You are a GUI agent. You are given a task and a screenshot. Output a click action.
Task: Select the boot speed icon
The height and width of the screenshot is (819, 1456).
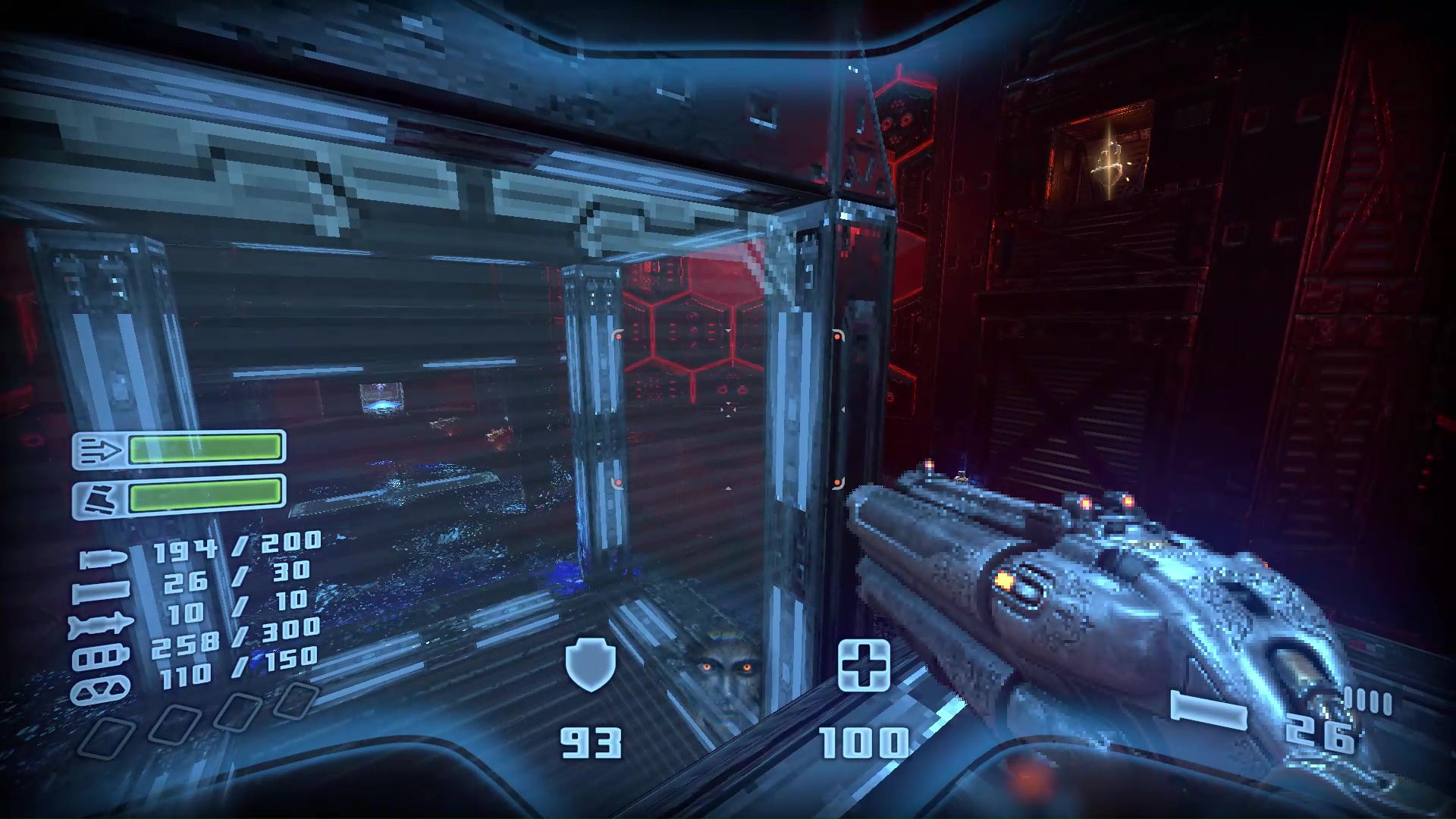[x=101, y=495]
